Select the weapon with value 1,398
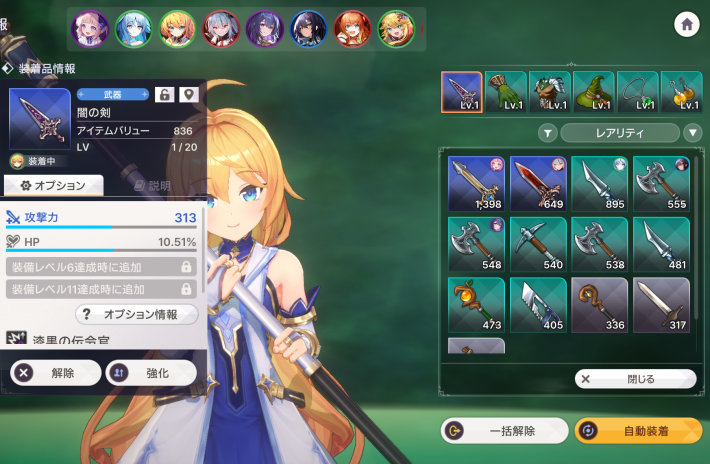710x464 pixels. click(475, 183)
